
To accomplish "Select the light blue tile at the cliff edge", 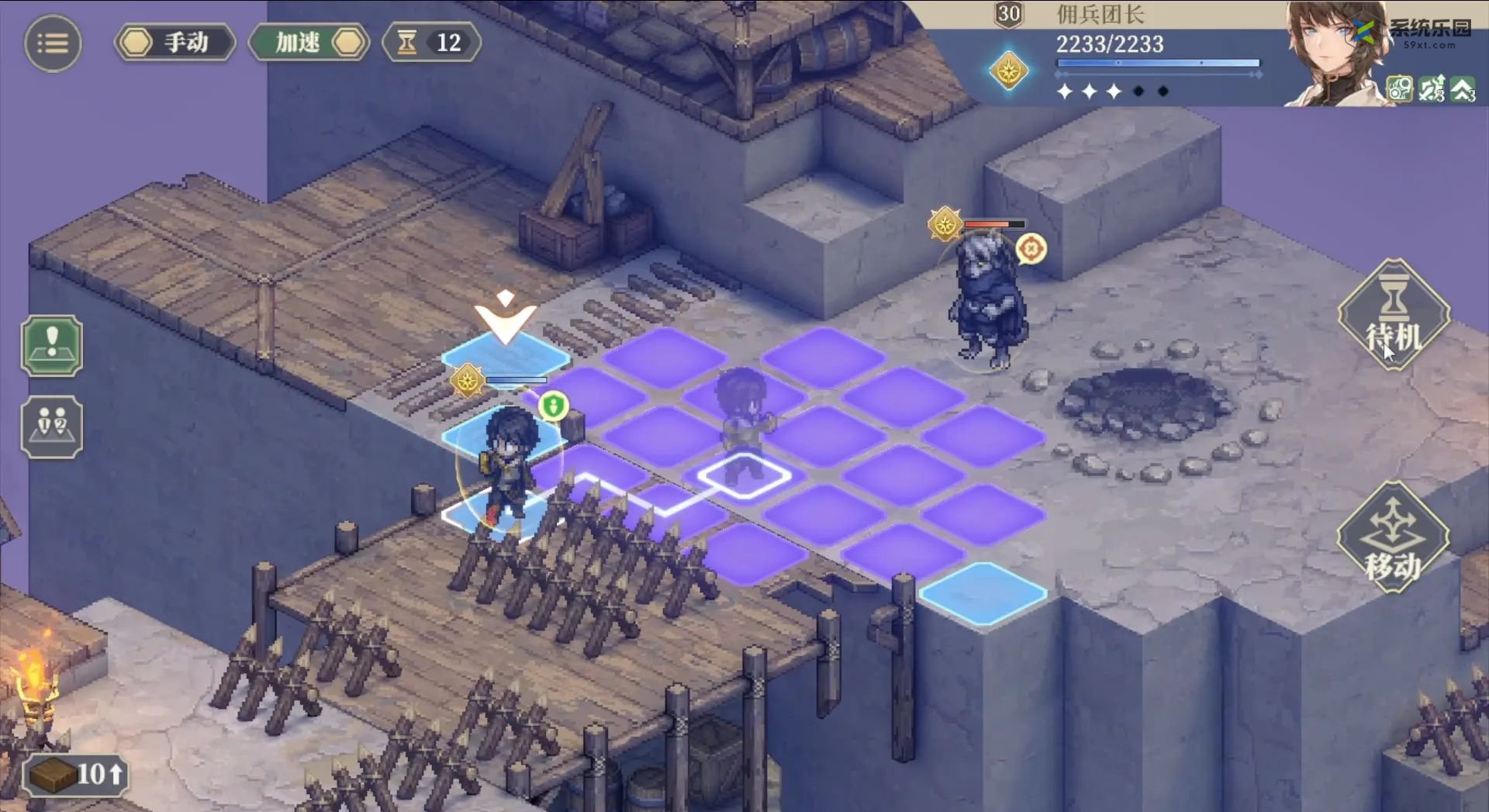I will click(x=983, y=593).
